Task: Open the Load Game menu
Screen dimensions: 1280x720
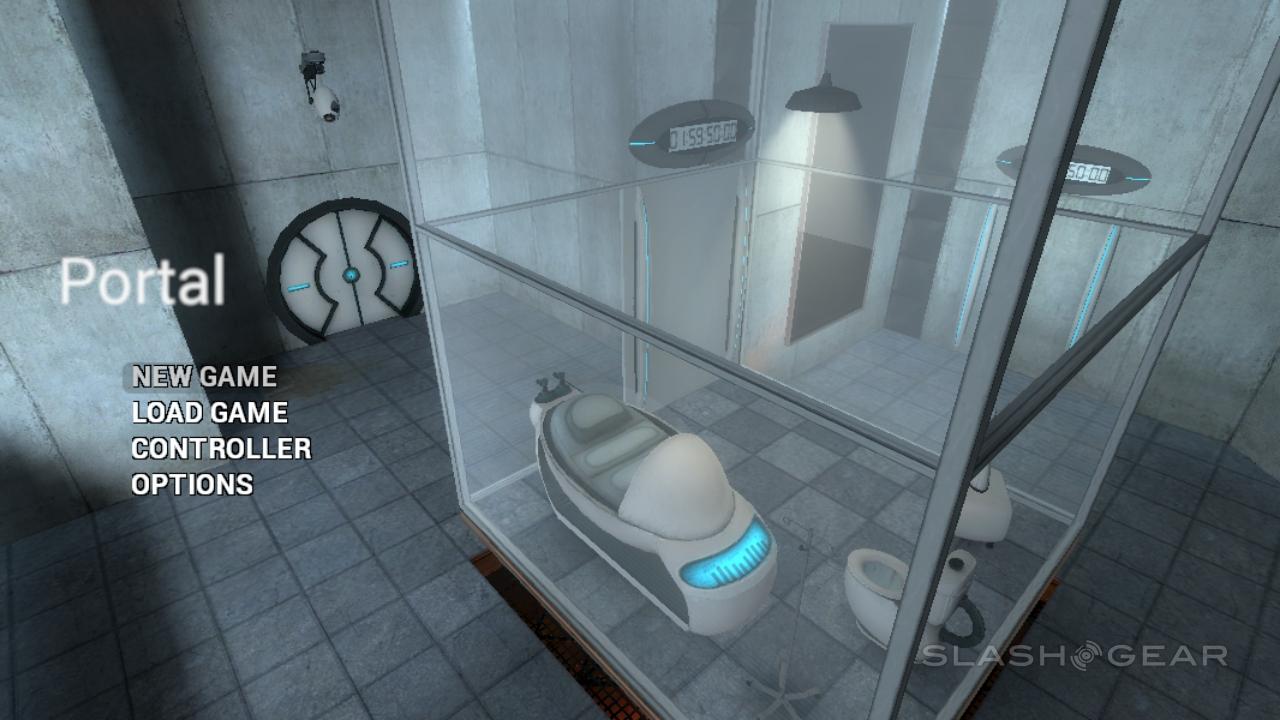Action: (x=210, y=413)
